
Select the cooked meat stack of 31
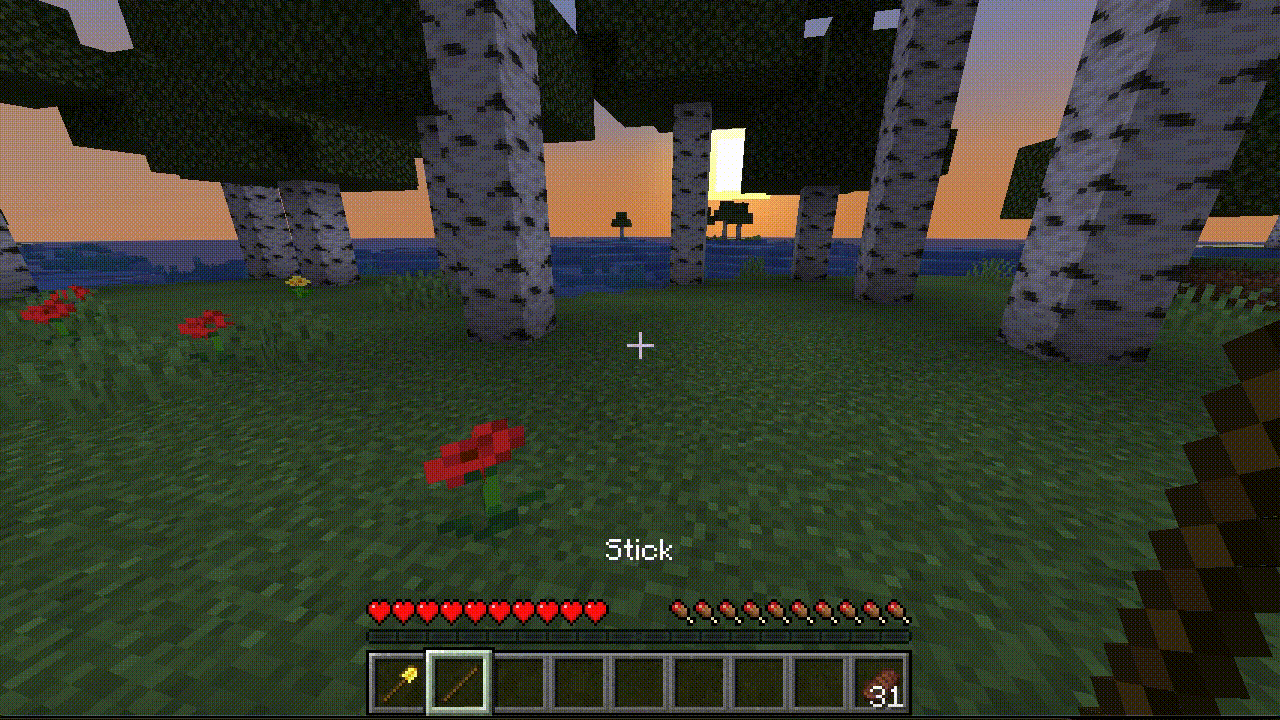point(880,684)
